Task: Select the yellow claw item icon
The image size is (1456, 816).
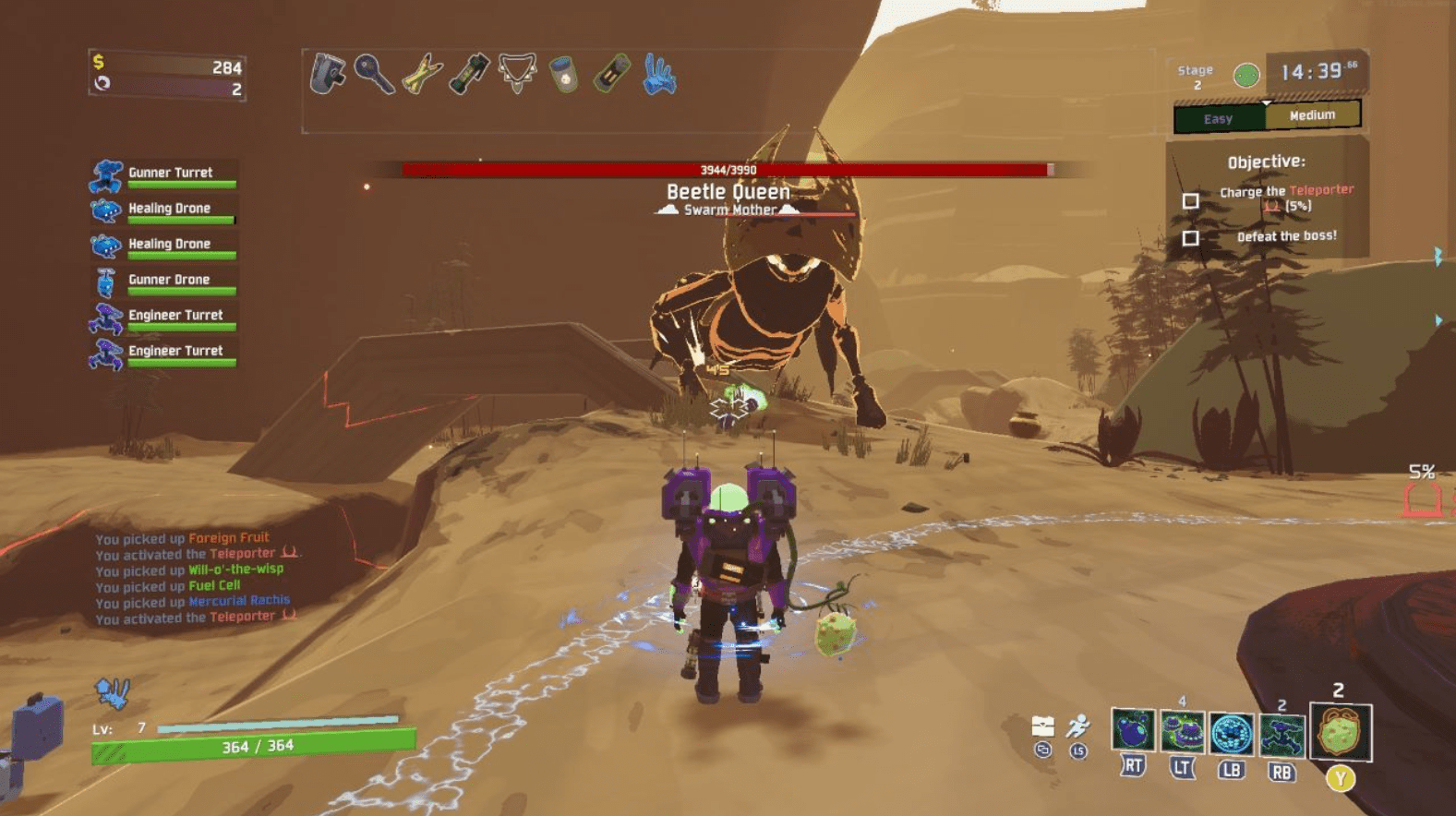Action: 422,74
